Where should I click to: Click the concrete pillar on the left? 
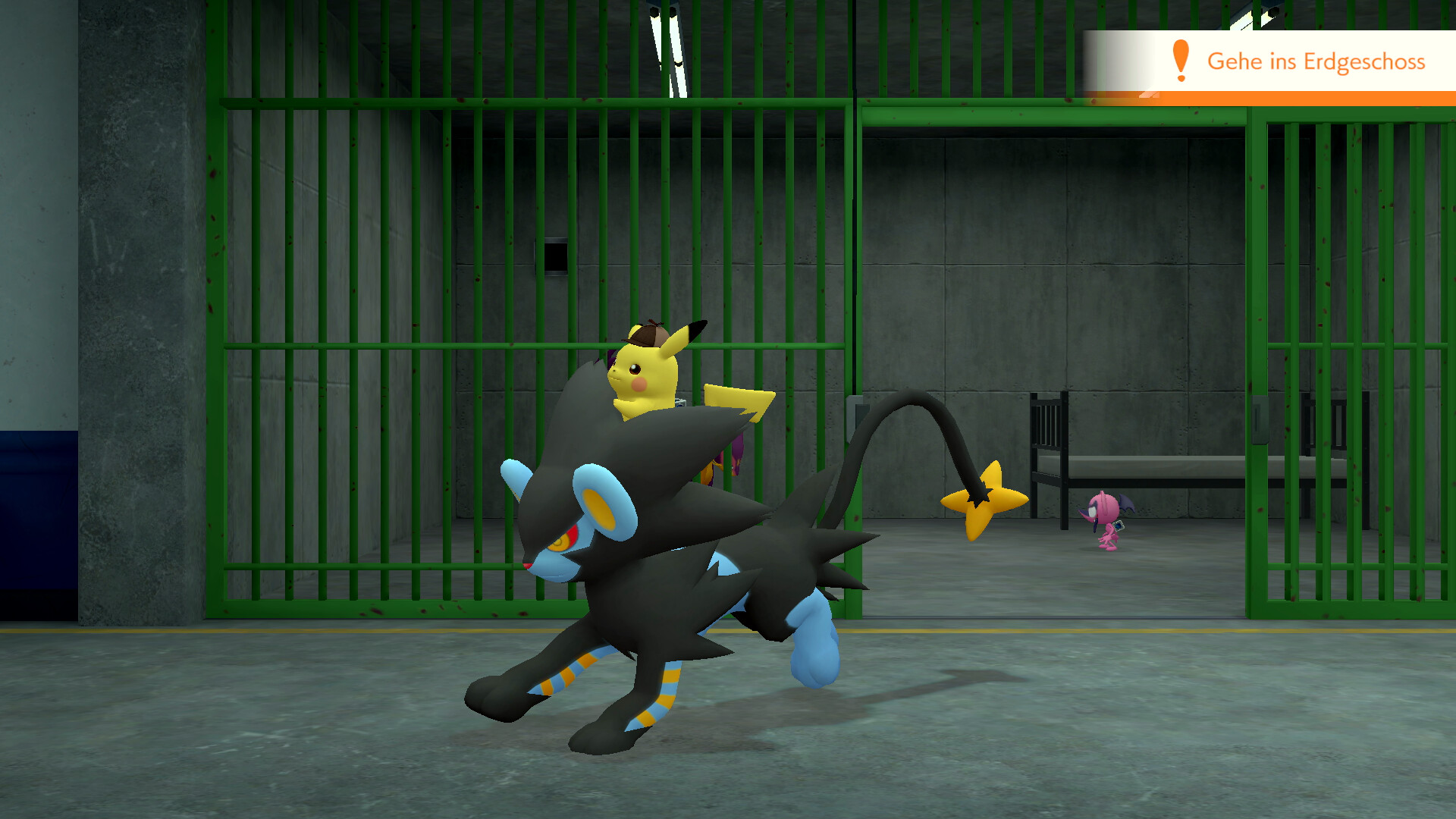point(136,303)
